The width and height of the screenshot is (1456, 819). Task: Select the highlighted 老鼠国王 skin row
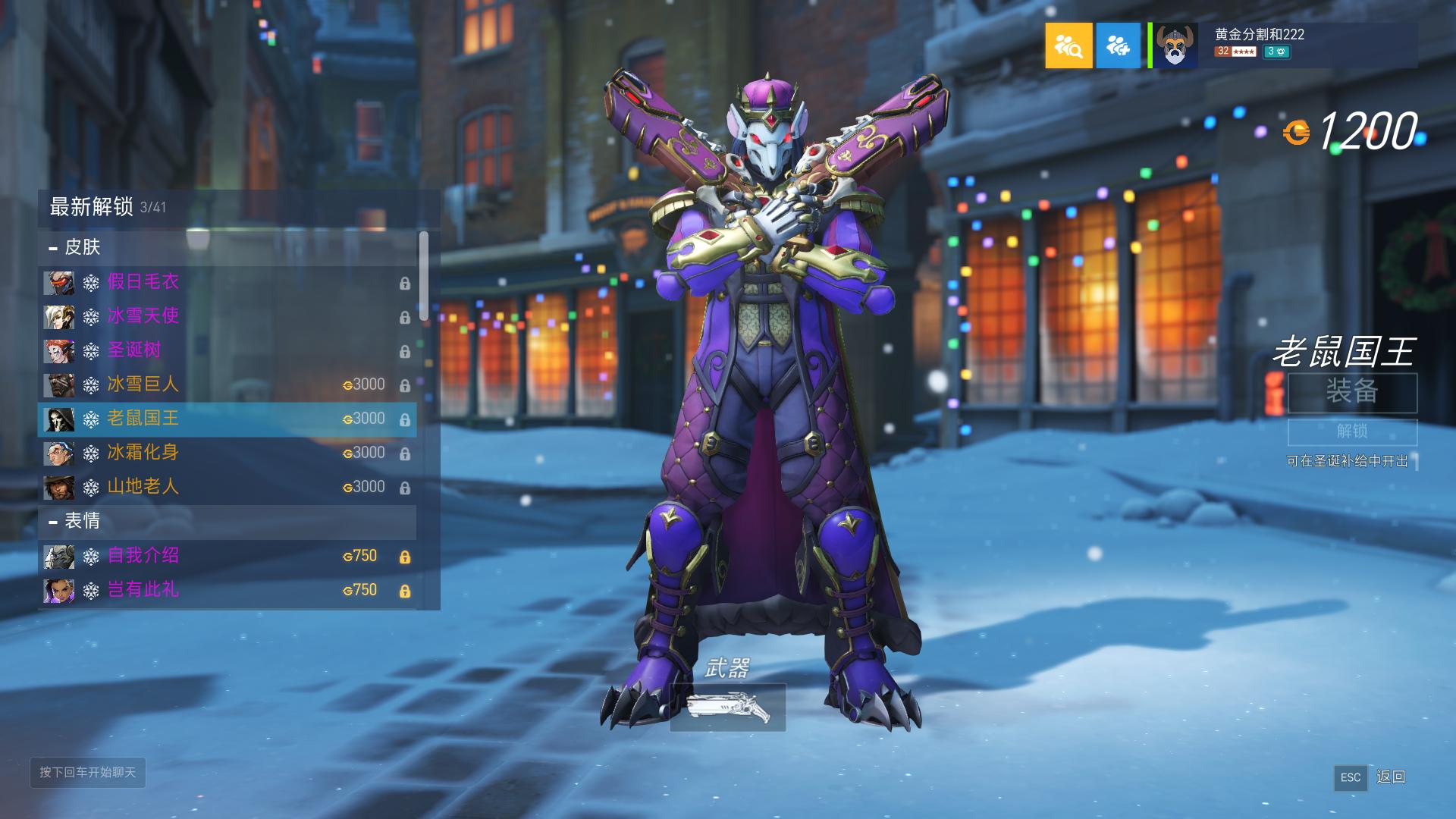tap(226, 419)
